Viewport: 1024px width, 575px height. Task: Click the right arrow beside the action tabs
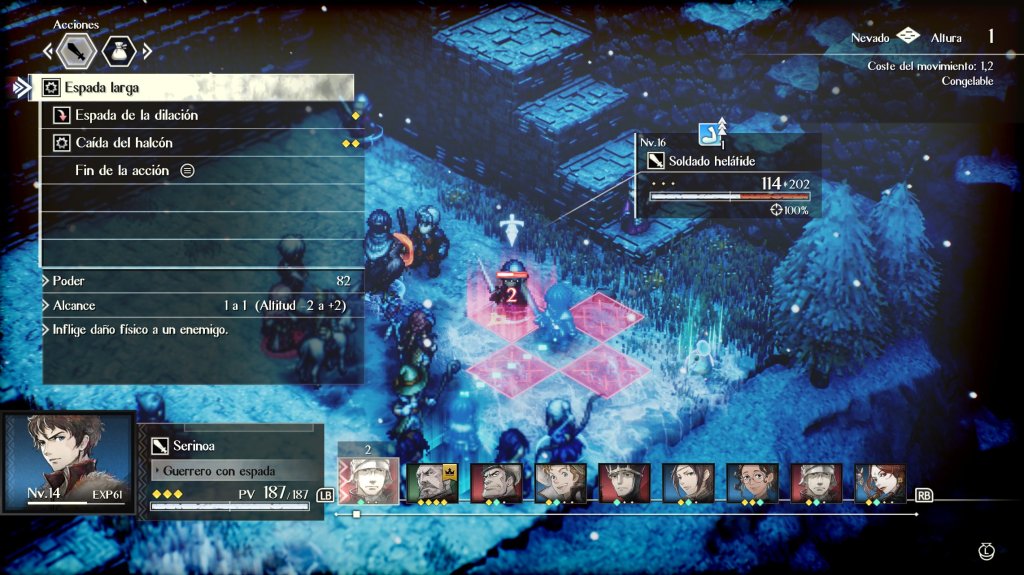(x=148, y=51)
